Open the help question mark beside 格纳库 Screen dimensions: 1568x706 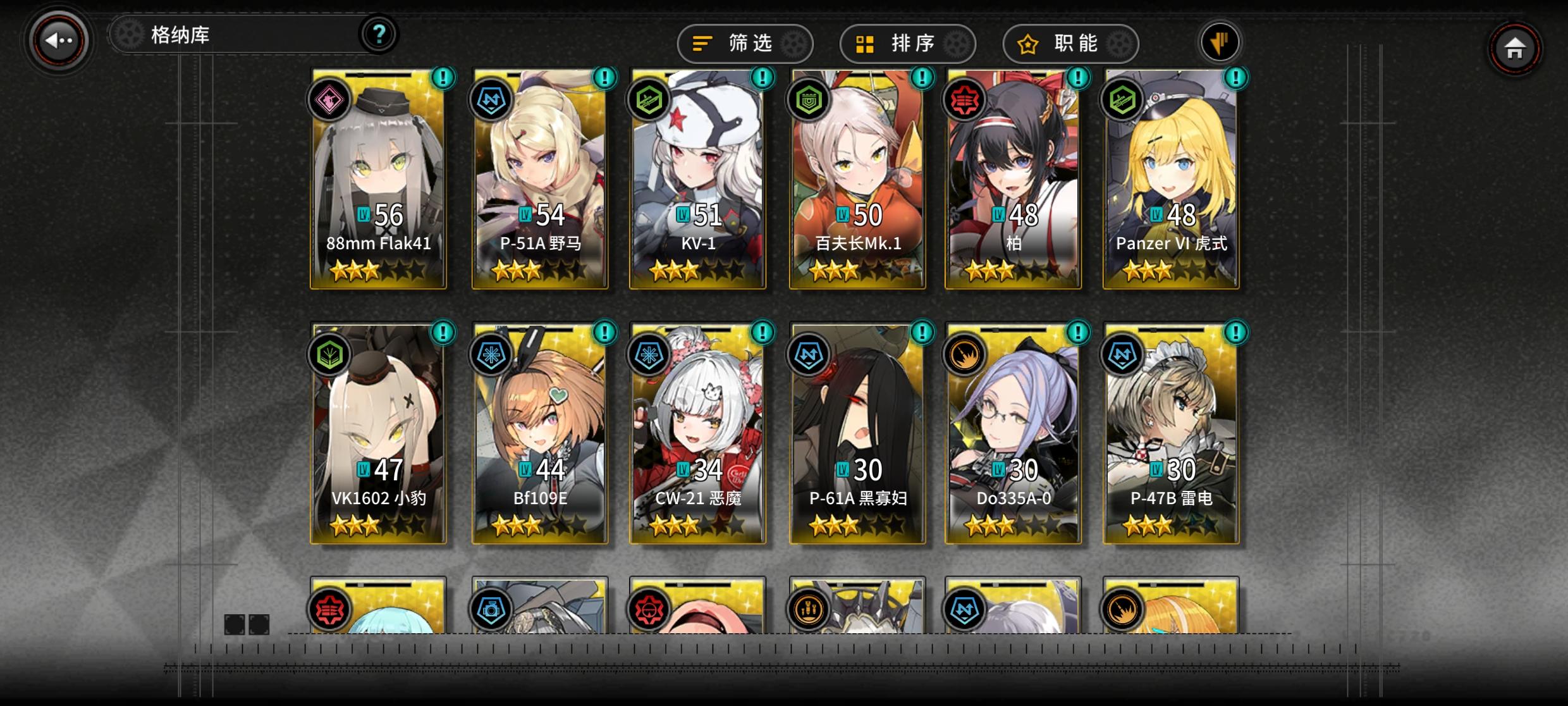tap(379, 35)
